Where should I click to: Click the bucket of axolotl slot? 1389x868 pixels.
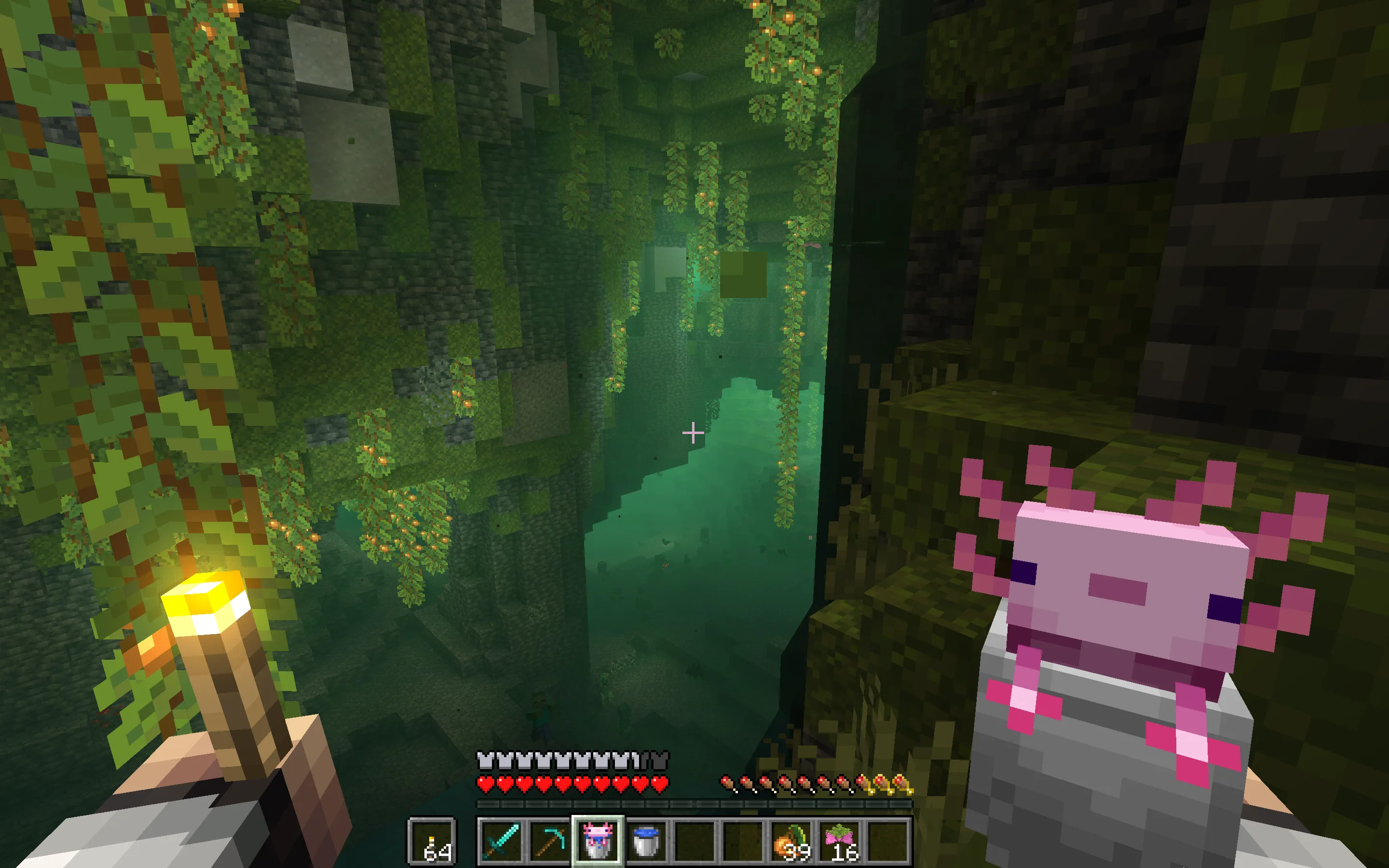click(598, 841)
